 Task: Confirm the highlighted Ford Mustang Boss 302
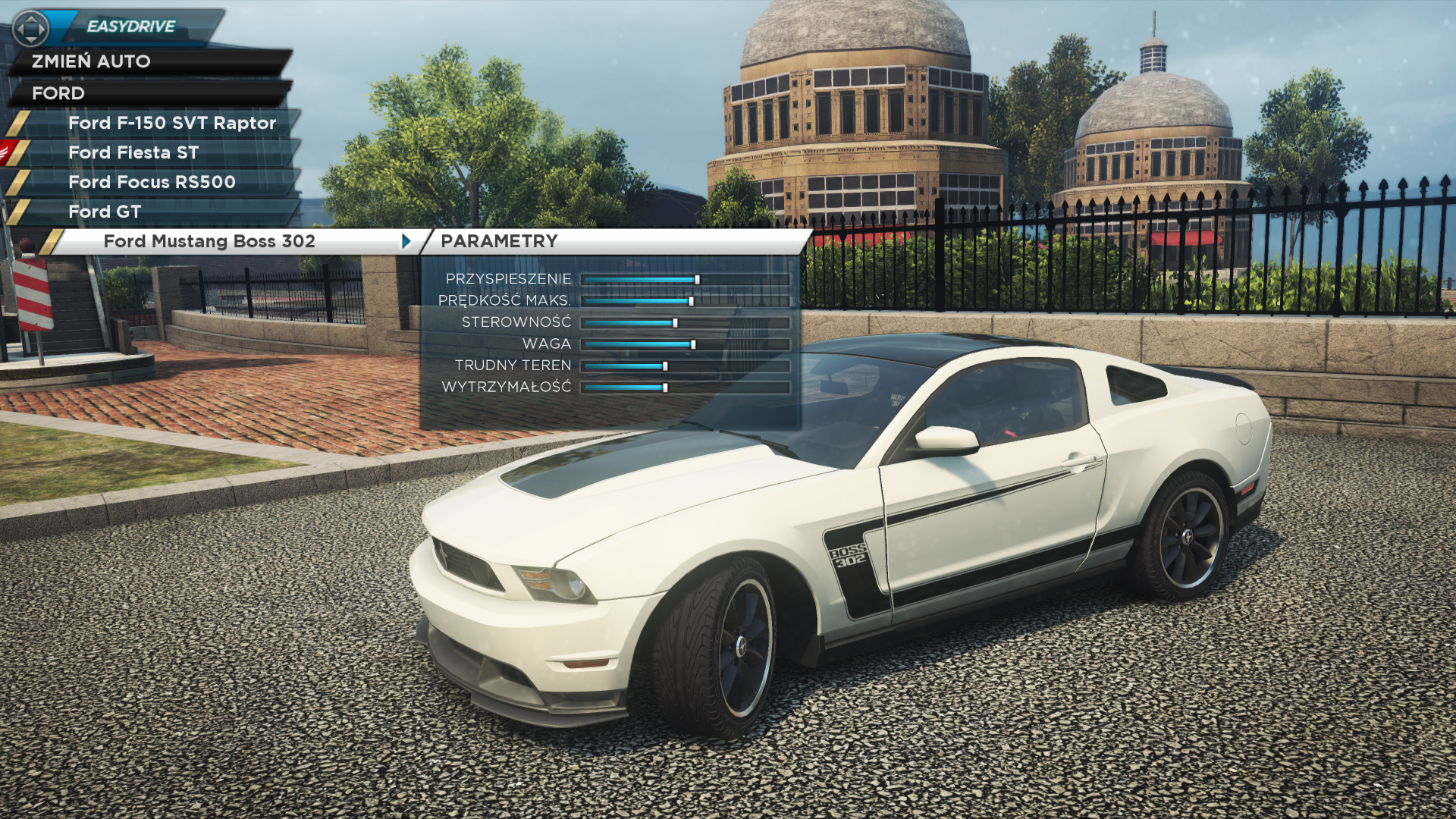tap(209, 241)
